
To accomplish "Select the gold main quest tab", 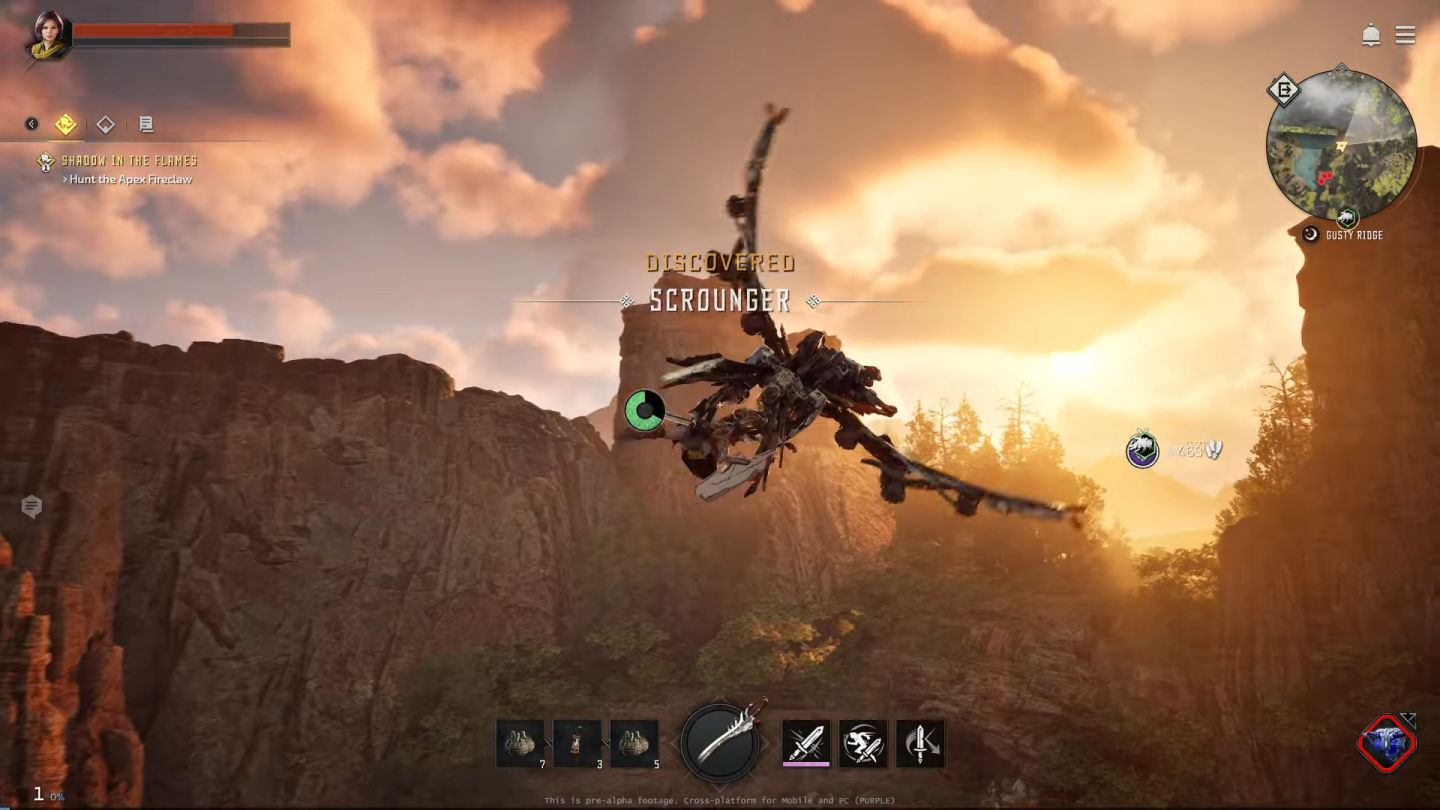I will pyautogui.click(x=65, y=124).
